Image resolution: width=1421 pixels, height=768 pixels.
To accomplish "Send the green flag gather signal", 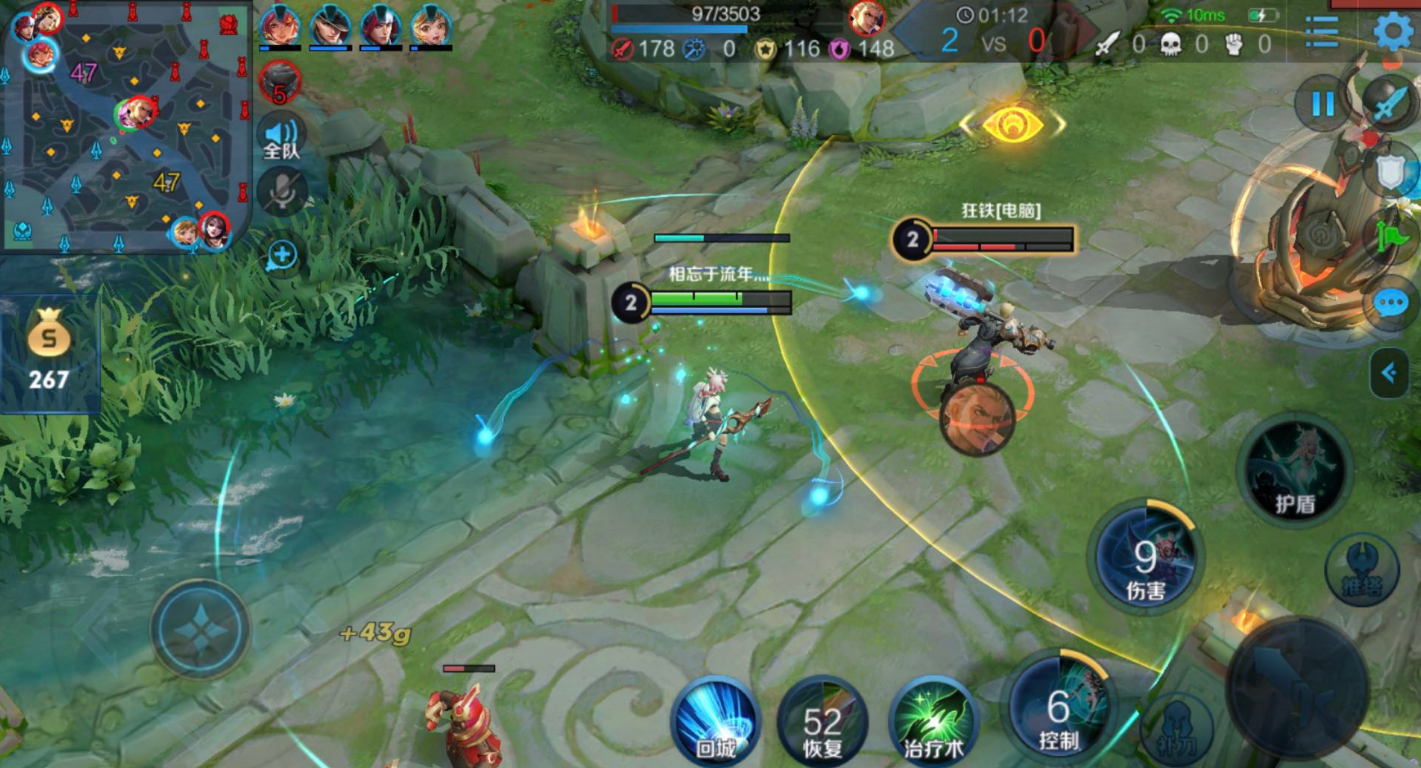I will pos(1392,238).
